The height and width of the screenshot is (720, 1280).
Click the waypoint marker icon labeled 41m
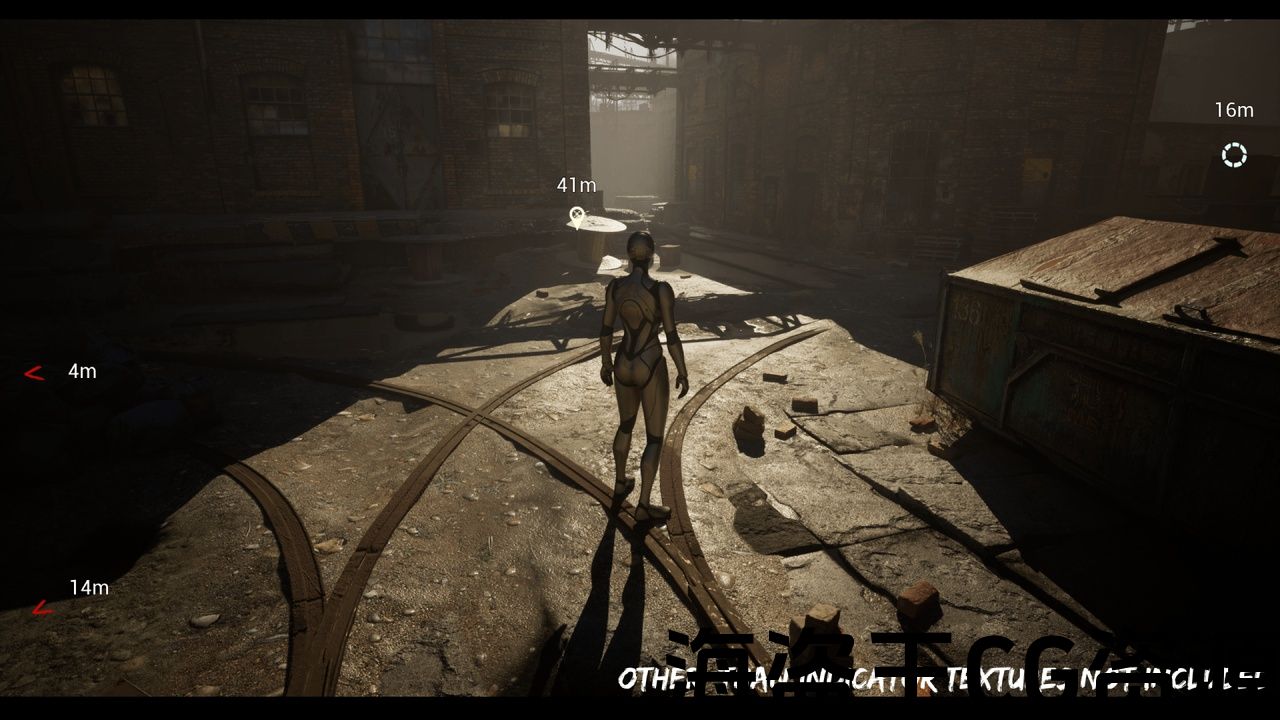(576, 214)
